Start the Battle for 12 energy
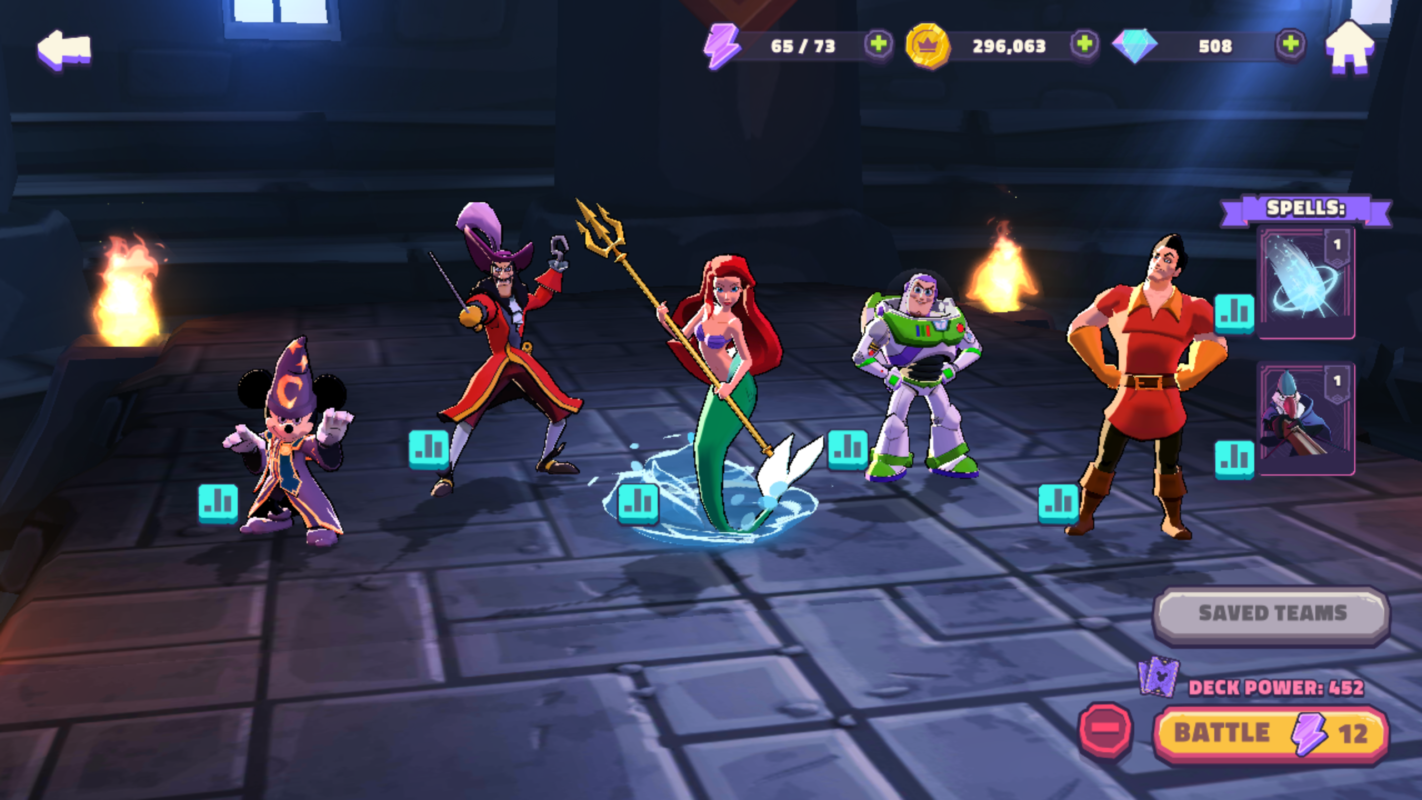The image size is (1422, 800). 1270,734
